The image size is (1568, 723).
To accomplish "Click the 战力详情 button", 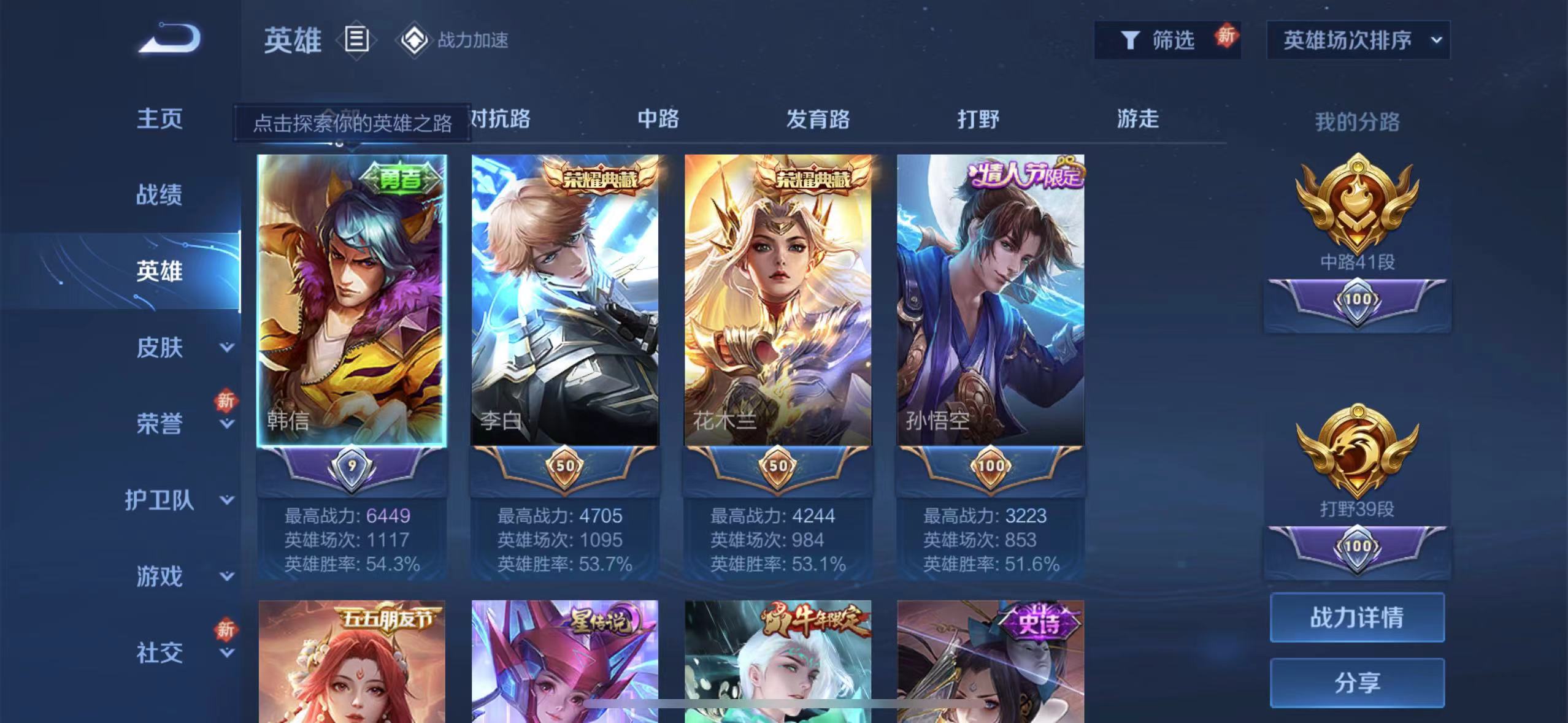I will coord(1357,618).
